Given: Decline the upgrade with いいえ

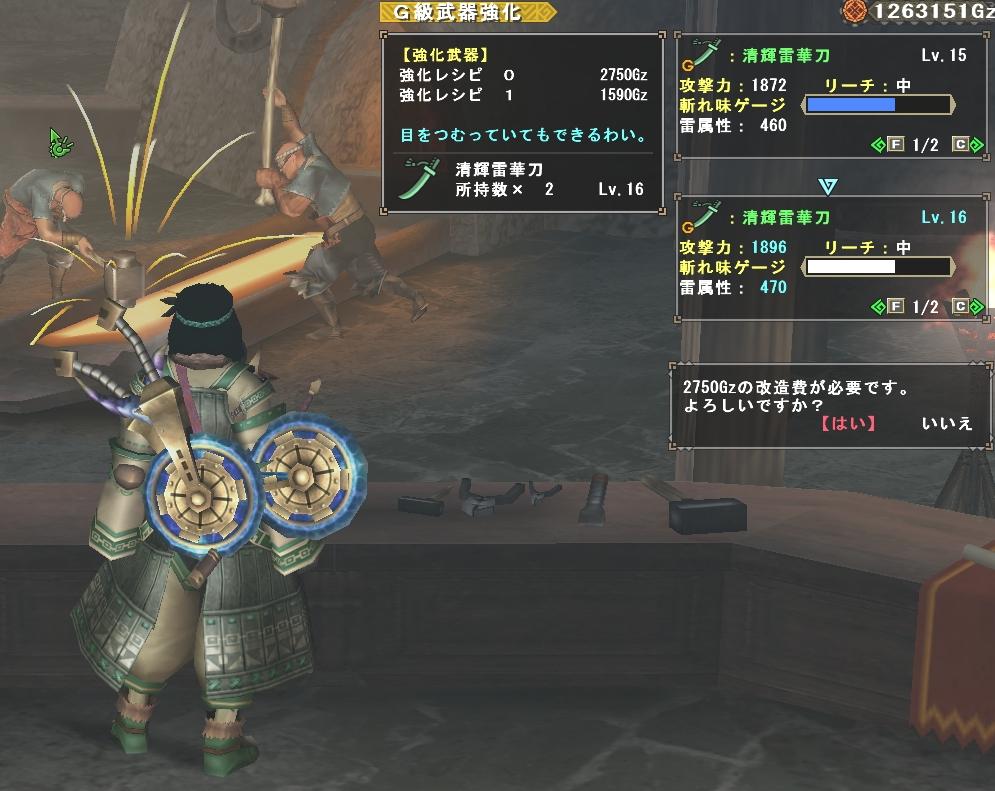Looking at the screenshot, I should tap(947, 423).
